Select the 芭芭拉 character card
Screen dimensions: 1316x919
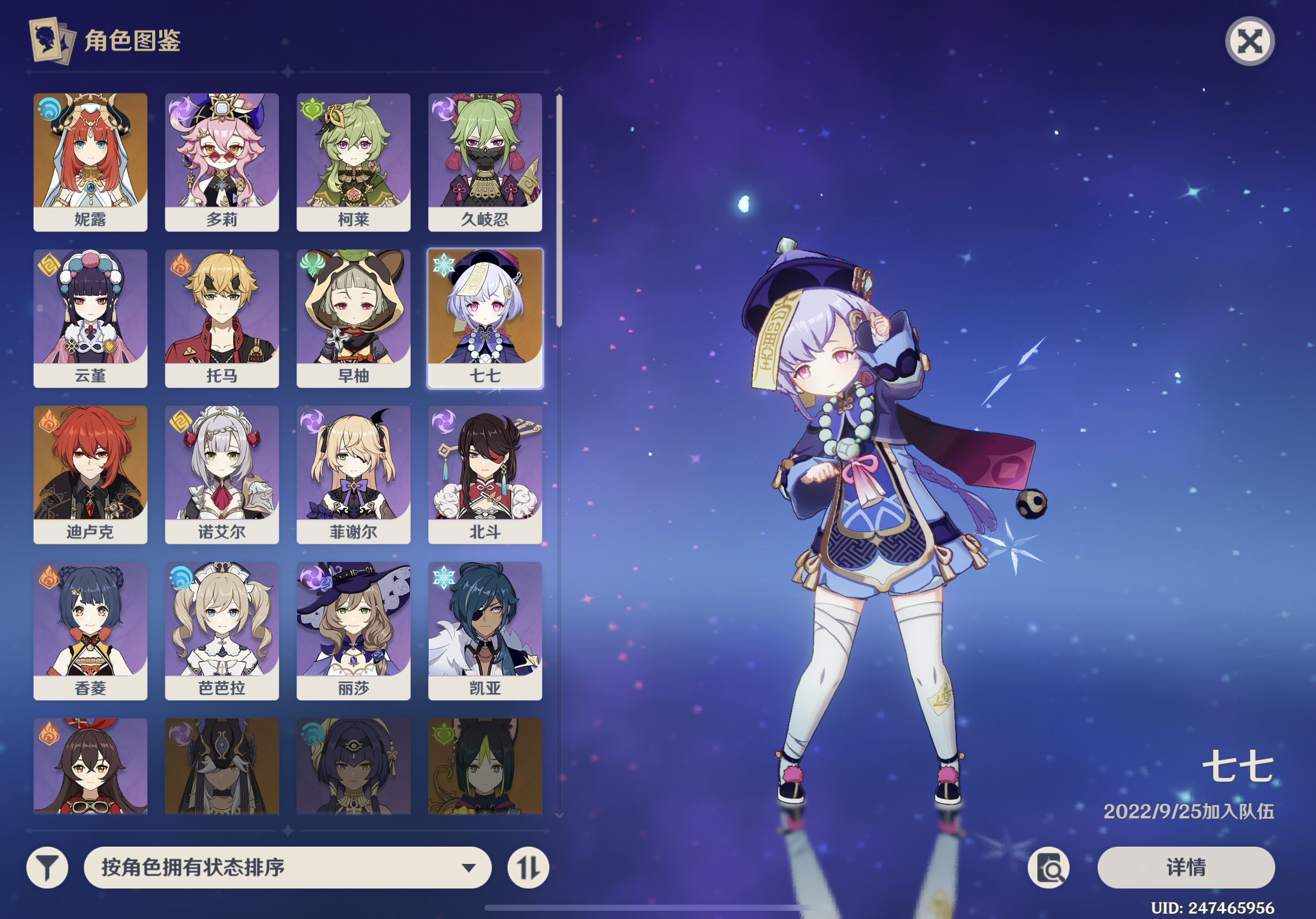coord(222,630)
